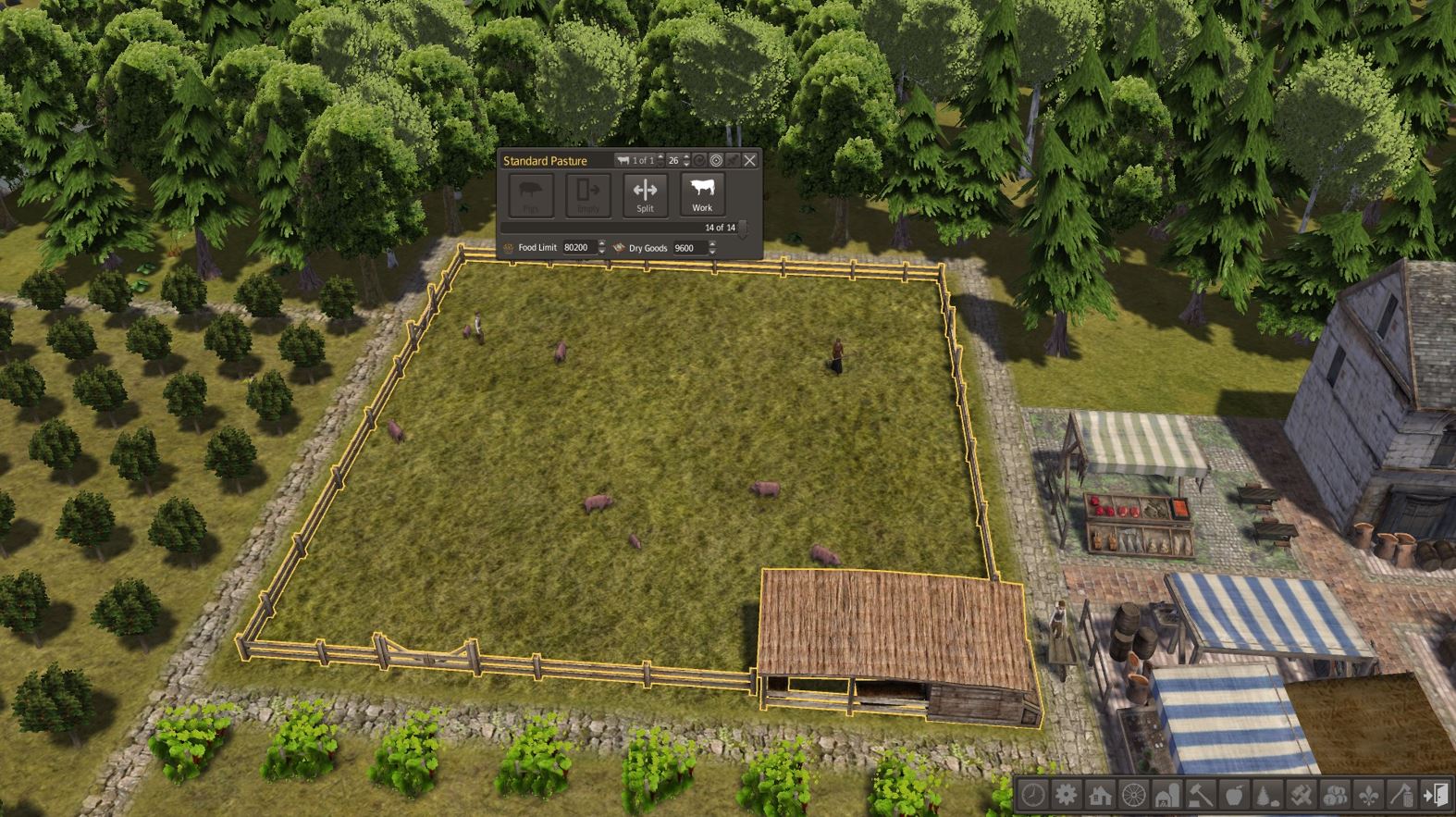Toggle the refresh cycle icon on pasture panel
Image resolution: width=1456 pixels, height=817 pixels.
[699, 161]
